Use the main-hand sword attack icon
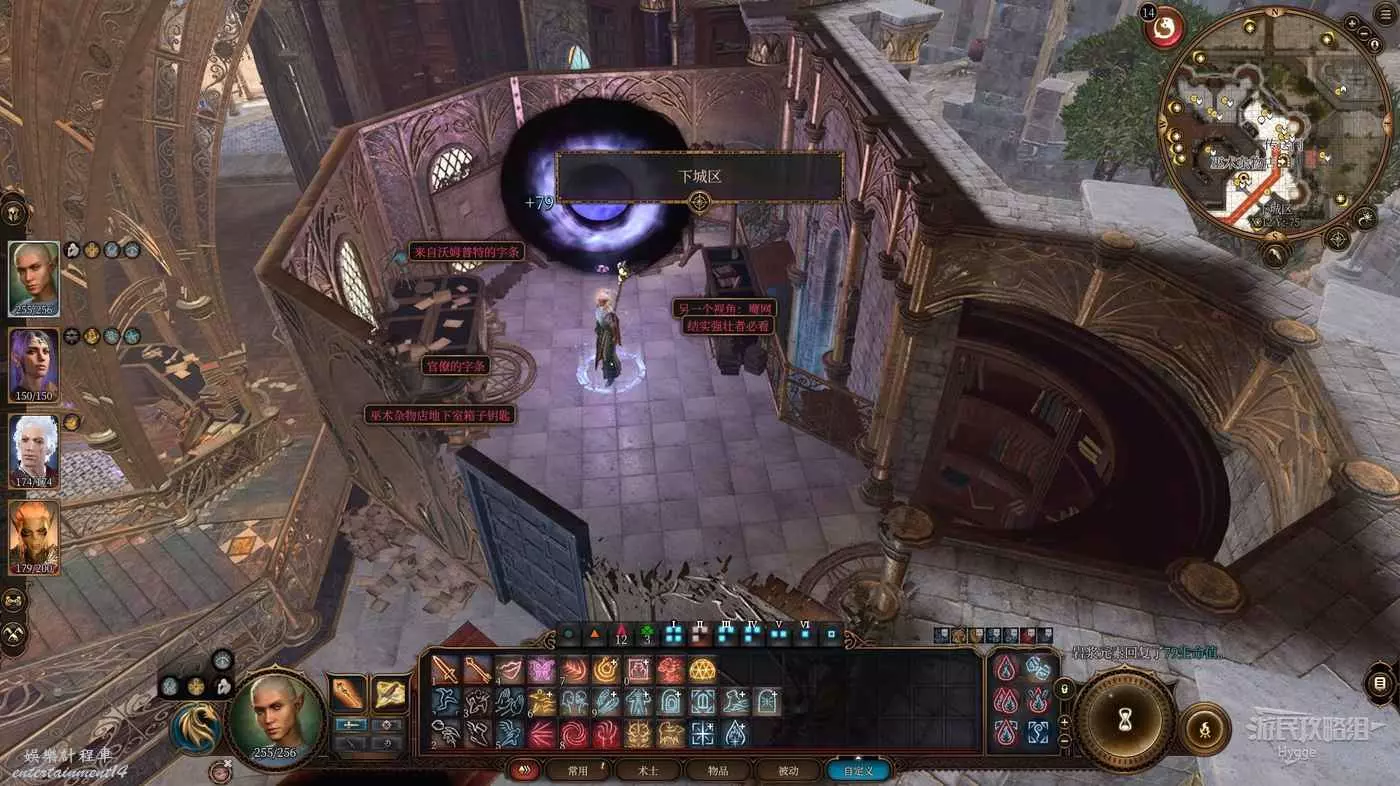This screenshot has width=1400, height=786. pyautogui.click(x=445, y=670)
